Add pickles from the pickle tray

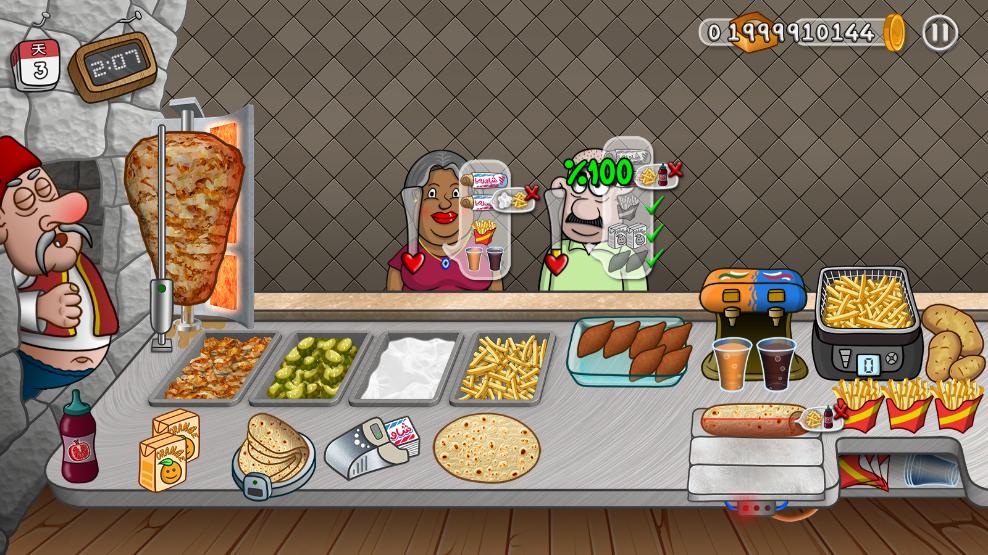[x=315, y=366]
